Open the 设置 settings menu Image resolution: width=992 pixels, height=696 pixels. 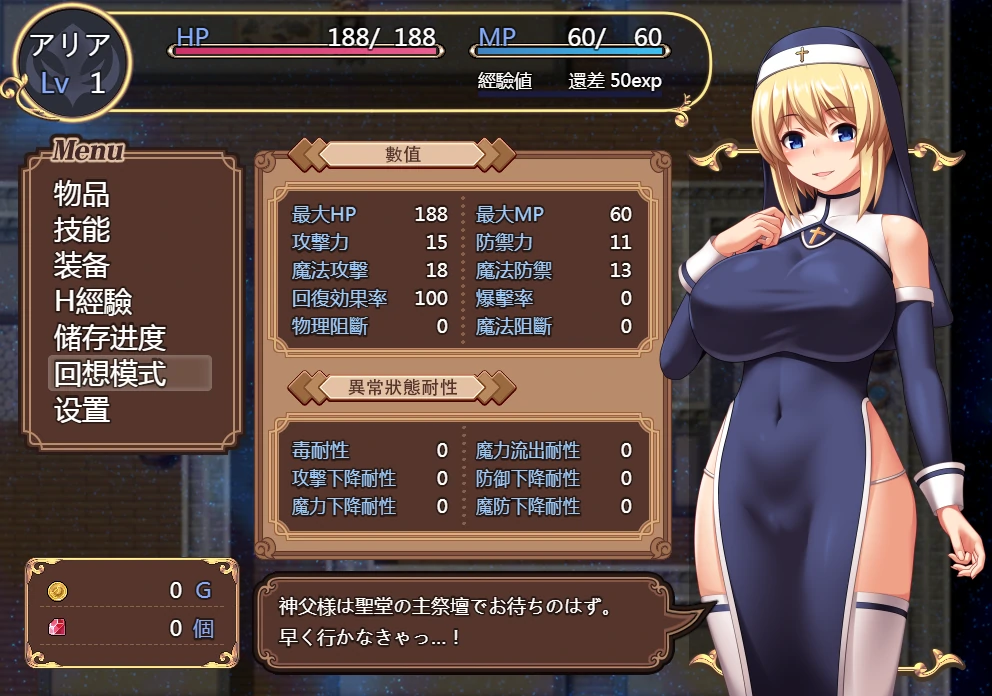82,410
